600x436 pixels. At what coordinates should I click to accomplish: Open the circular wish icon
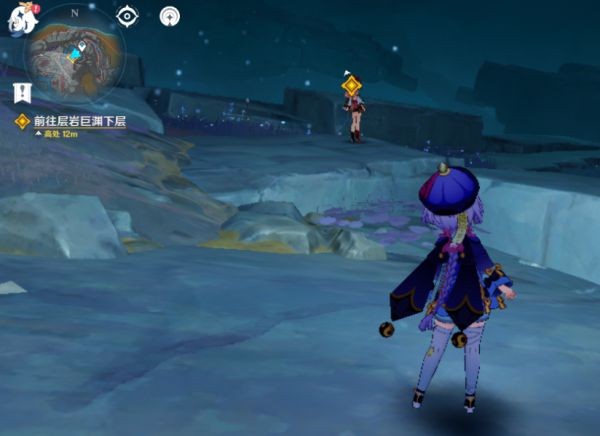click(x=170, y=16)
